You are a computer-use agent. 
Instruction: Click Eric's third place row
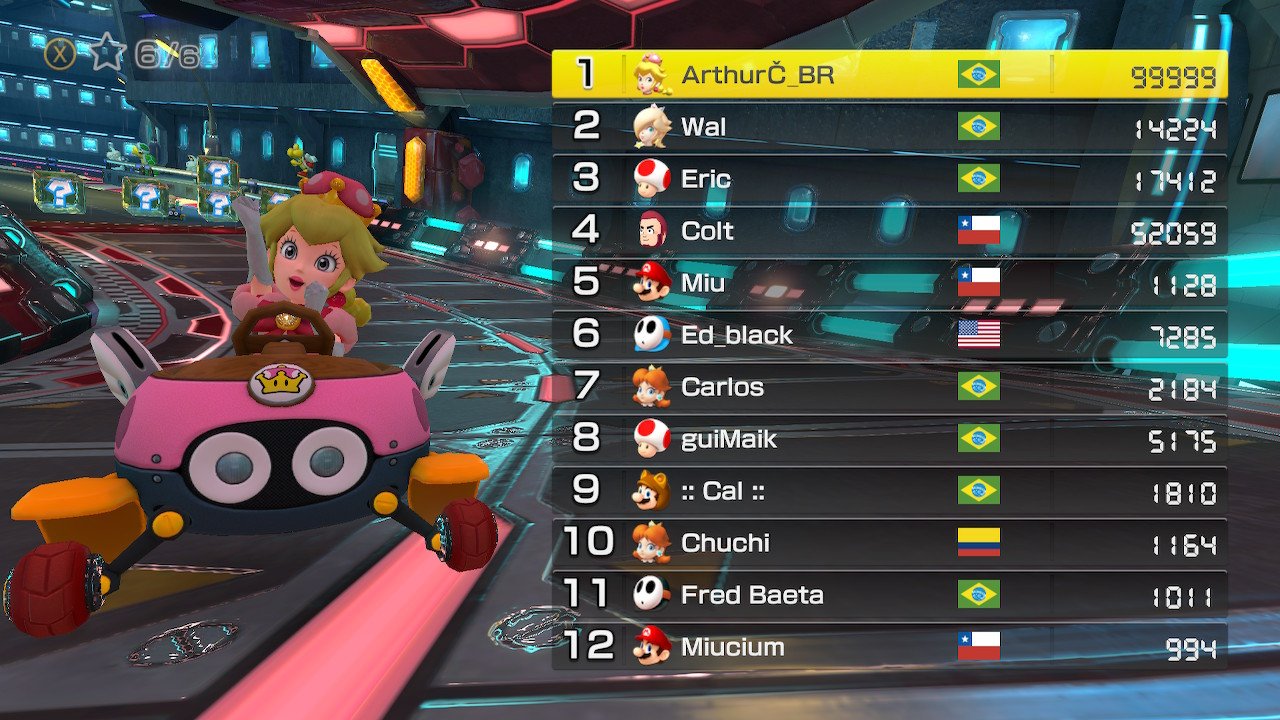click(x=889, y=179)
